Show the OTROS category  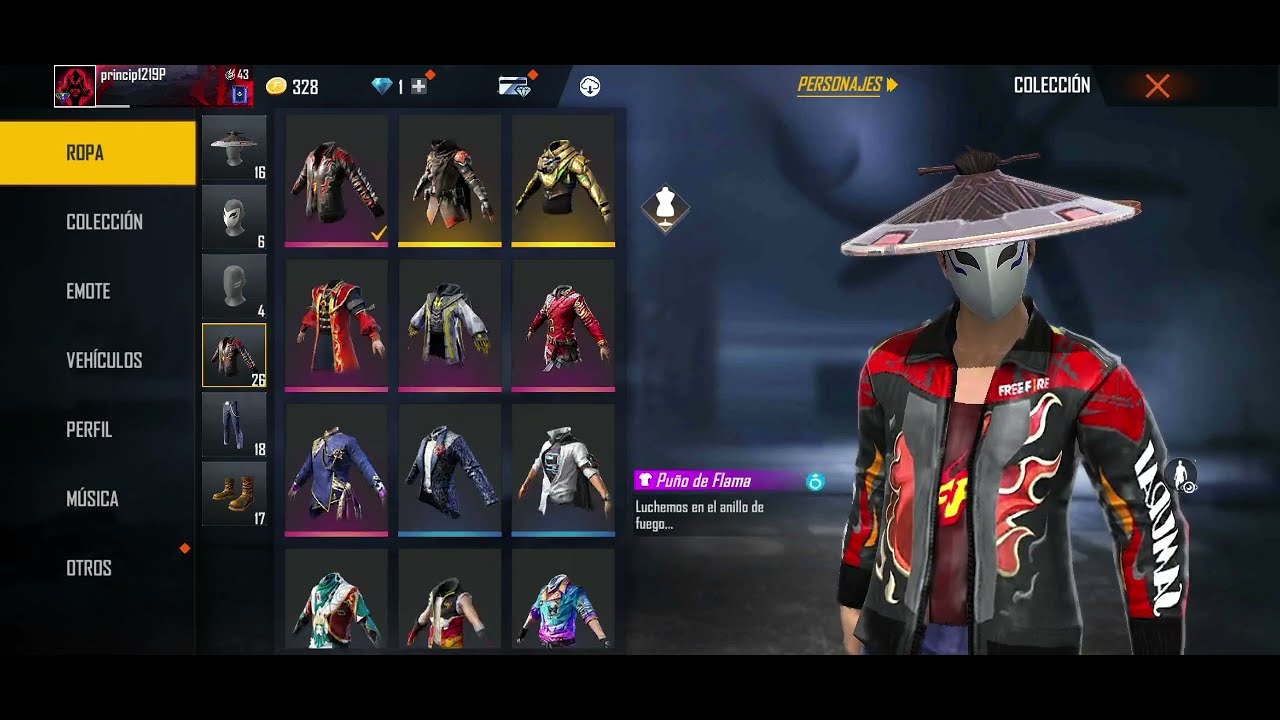pyautogui.click(x=89, y=568)
